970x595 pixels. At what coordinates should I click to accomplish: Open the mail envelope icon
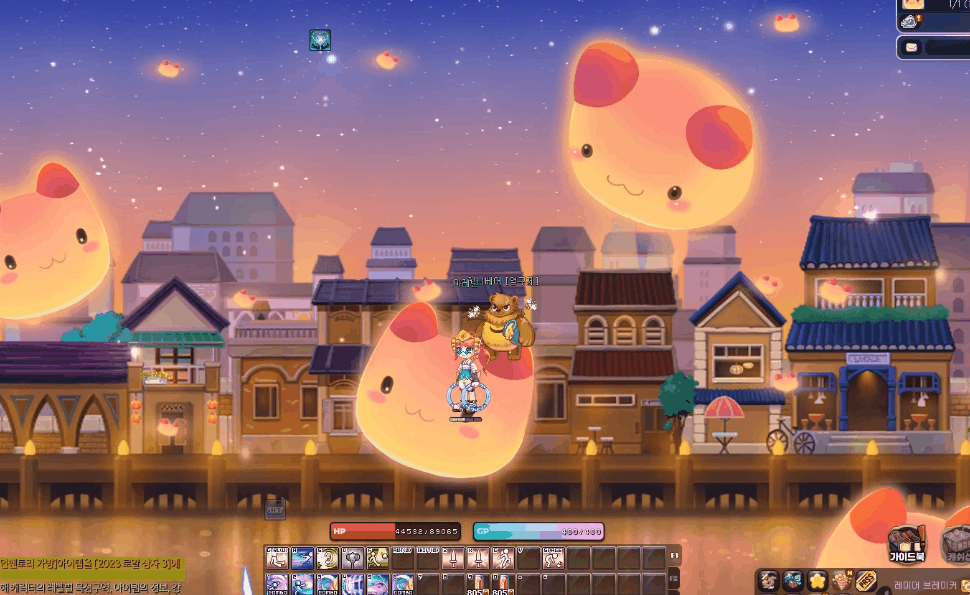click(911, 47)
